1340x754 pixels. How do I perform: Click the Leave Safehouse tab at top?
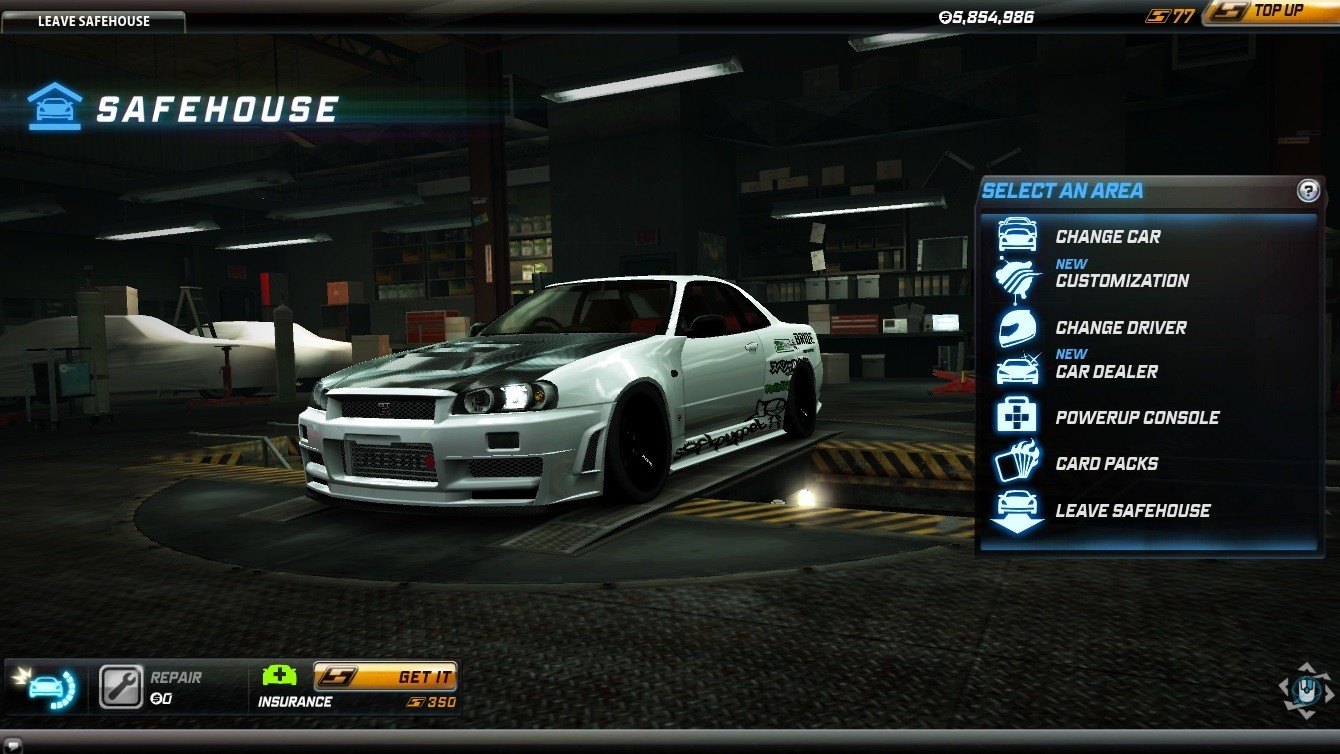coord(93,21)
